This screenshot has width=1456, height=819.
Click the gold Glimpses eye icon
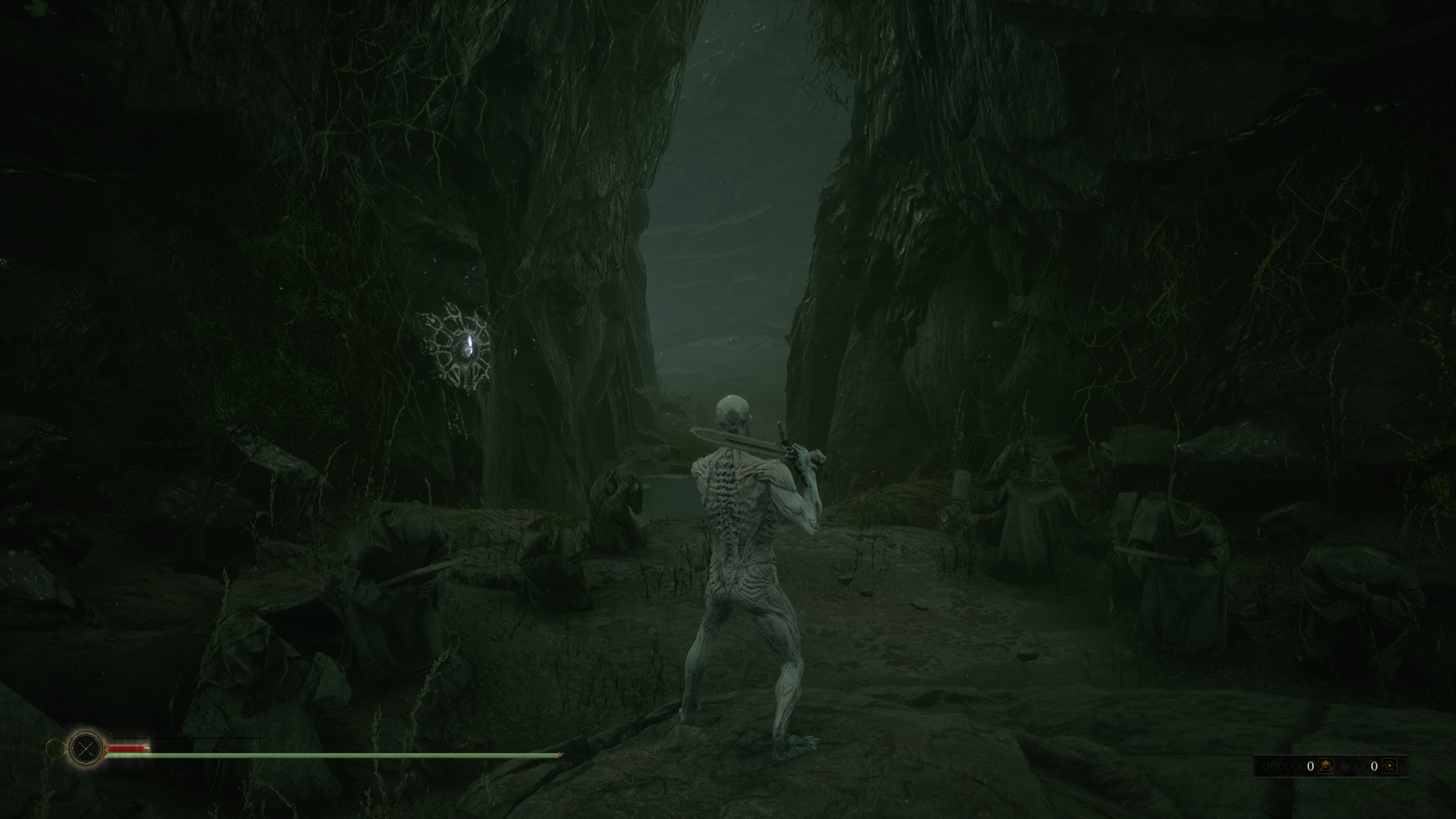click(x=1389, y=766)
